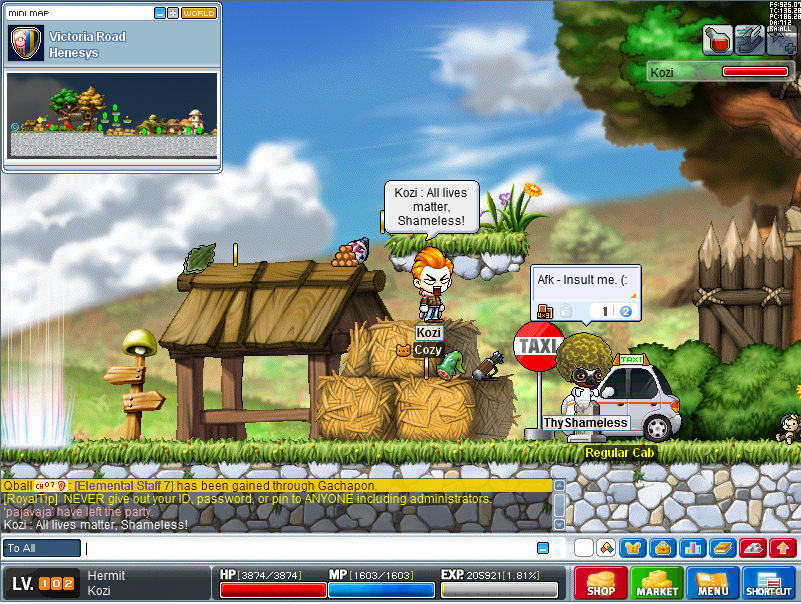Open the stats bar-chart icon button
This screenshot has width=801, height=604.
[x=693, y=548]
